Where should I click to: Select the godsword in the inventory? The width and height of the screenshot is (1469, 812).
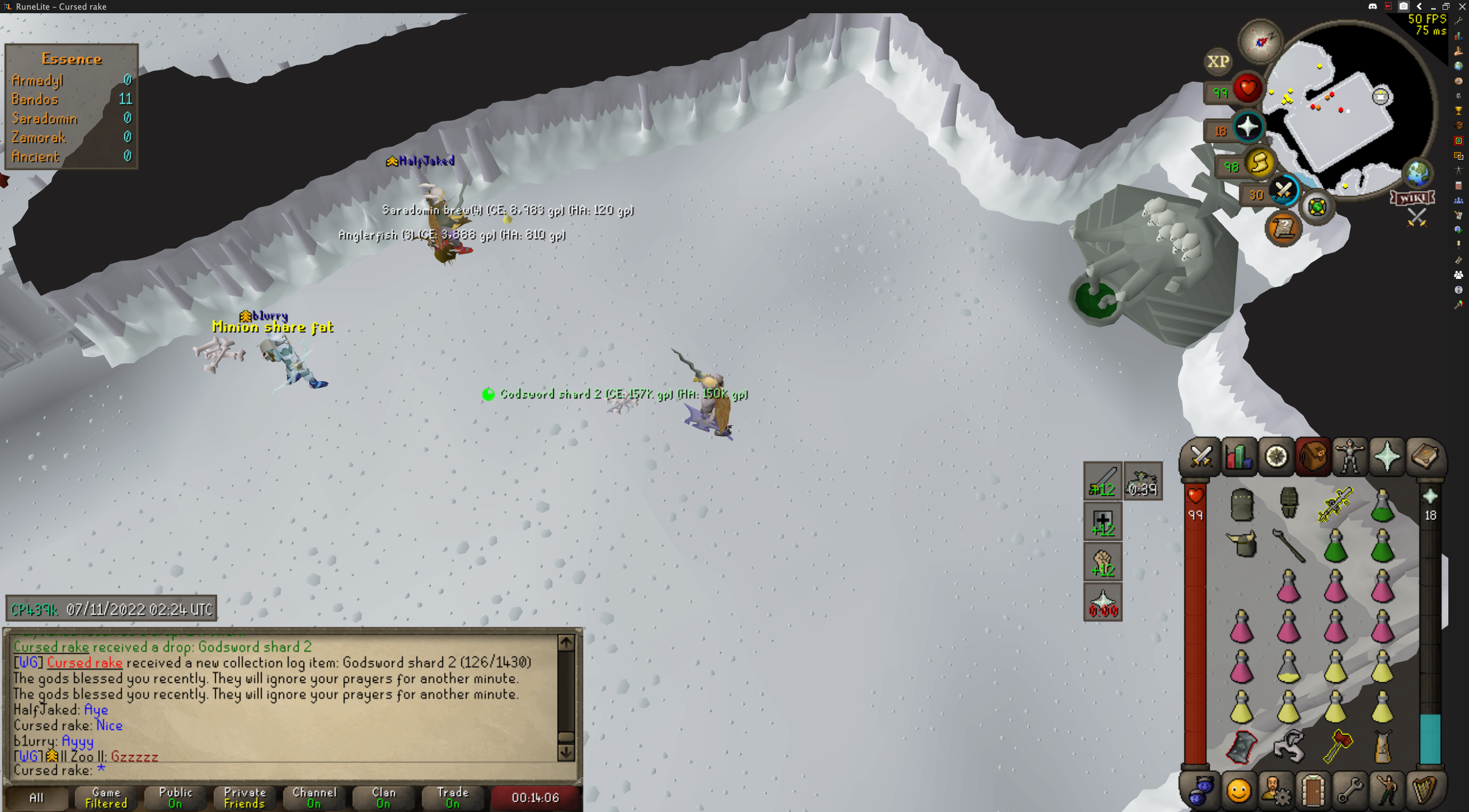click(x=1335, y=504)
